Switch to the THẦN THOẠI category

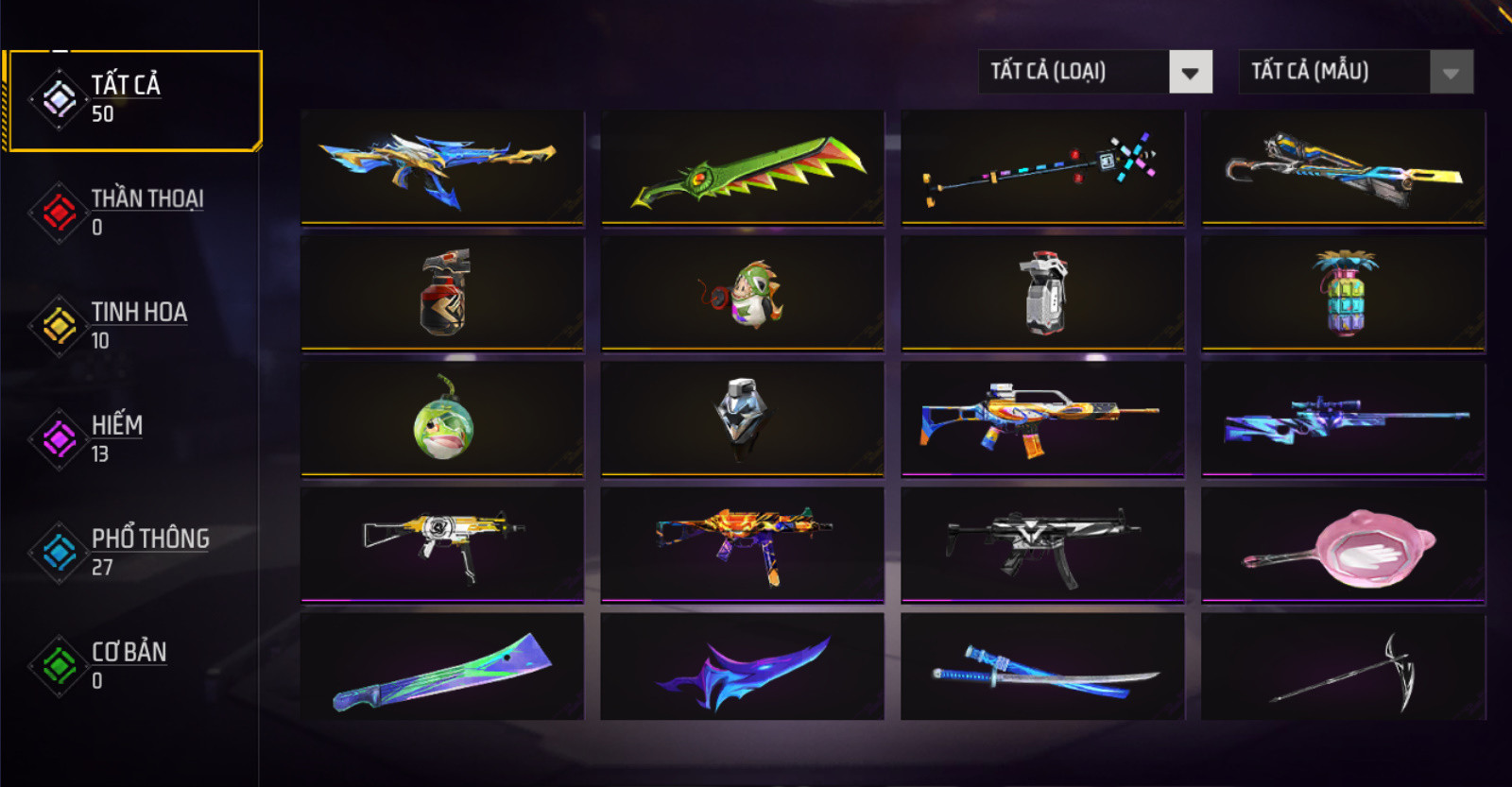(132, 213)
